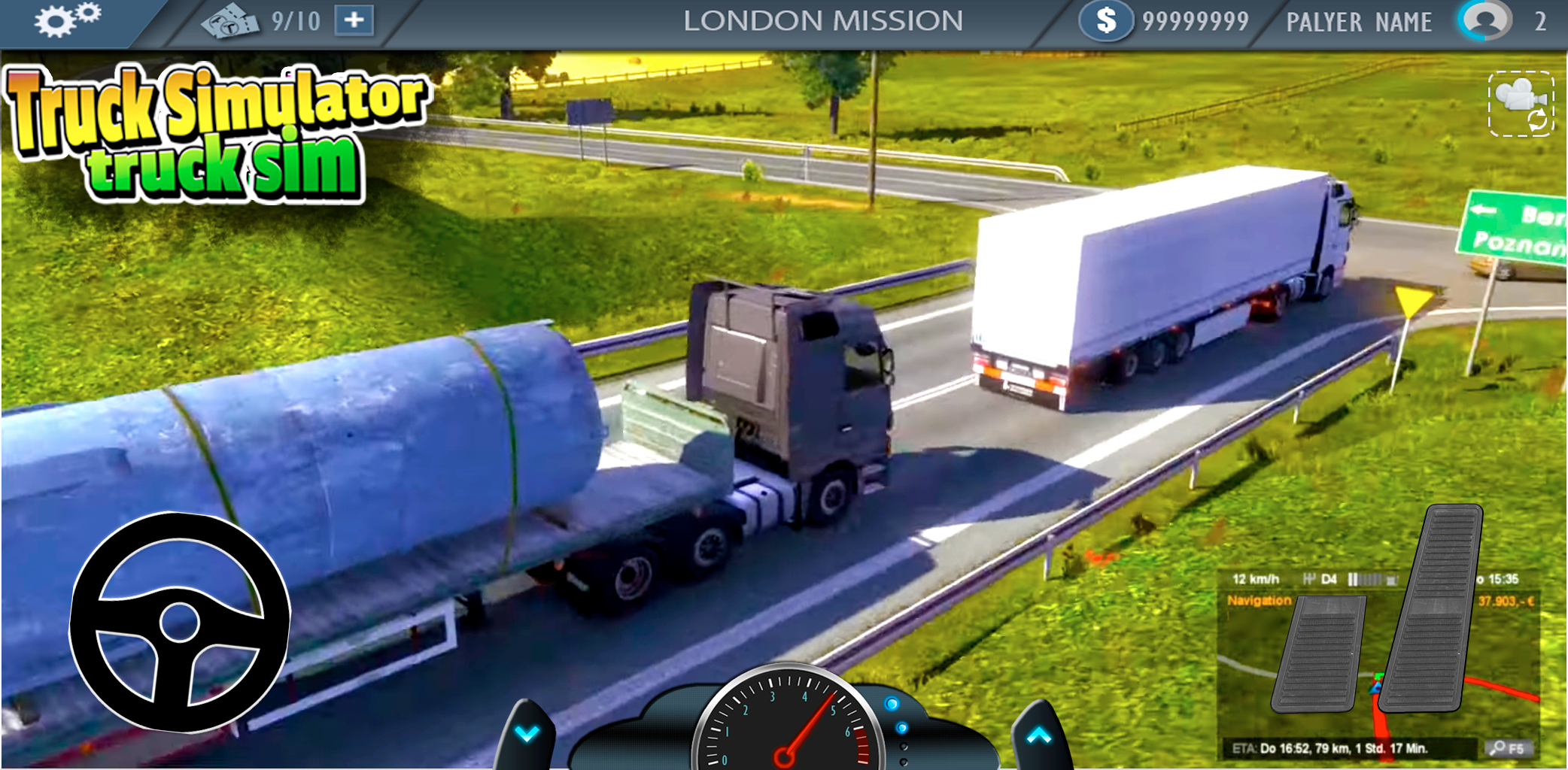
Task: Tap the dollar coin currency icon
Action: [1106, 21]
